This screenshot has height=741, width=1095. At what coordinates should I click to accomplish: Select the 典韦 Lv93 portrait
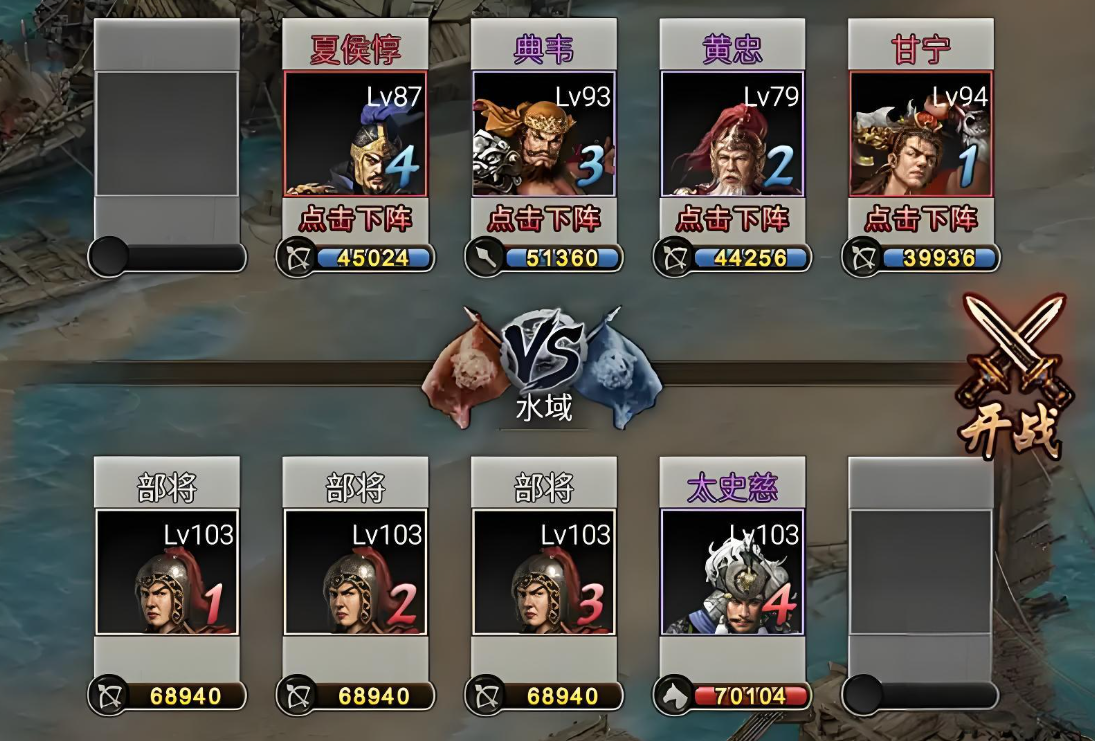pyautogui.click(x=544, y=133)
